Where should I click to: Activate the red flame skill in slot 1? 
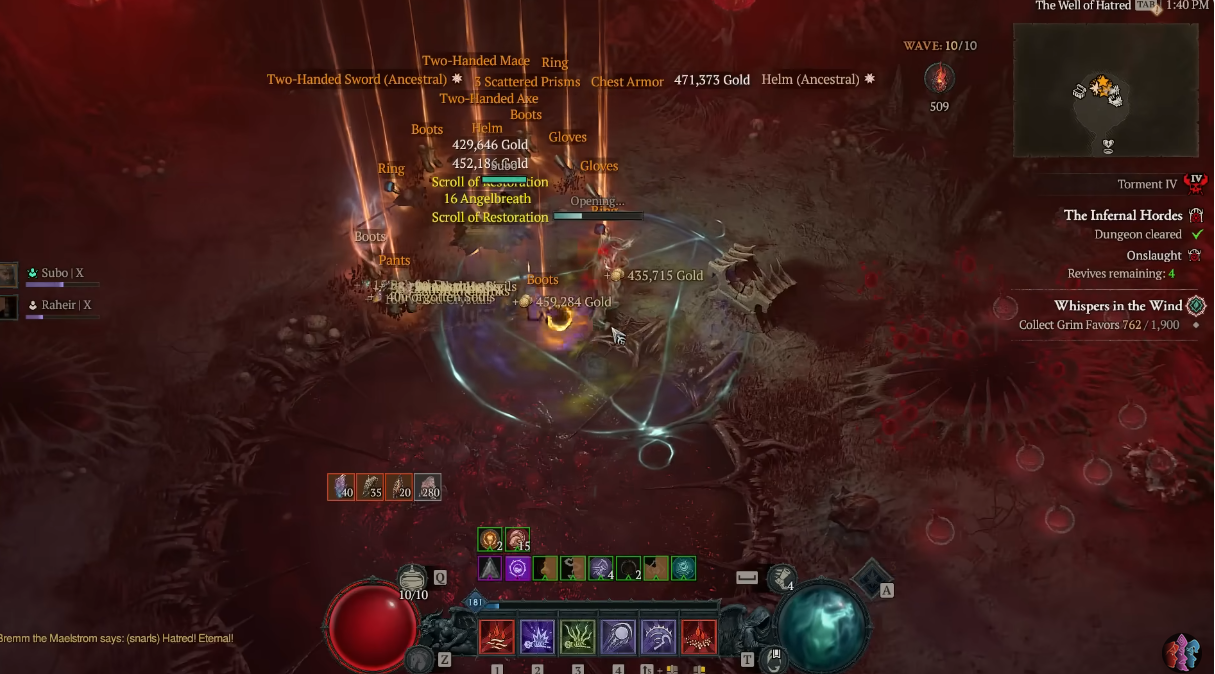click(x=497, y=637)
